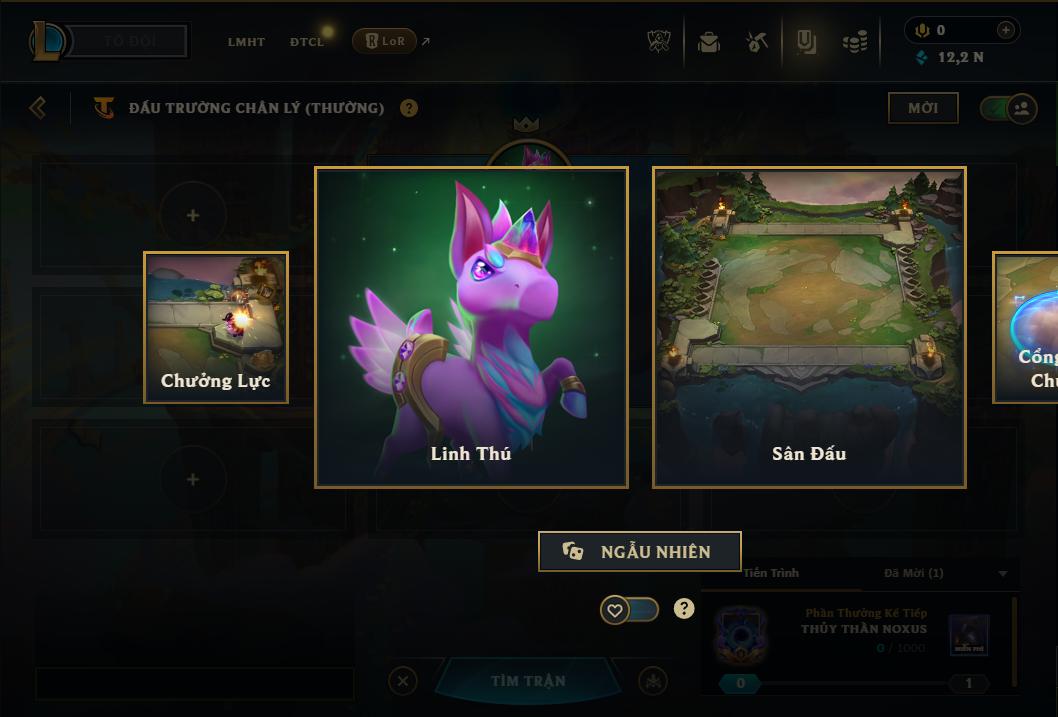1058x717 pixels.
Task: Click the Mời invite button
Action: 922,108
